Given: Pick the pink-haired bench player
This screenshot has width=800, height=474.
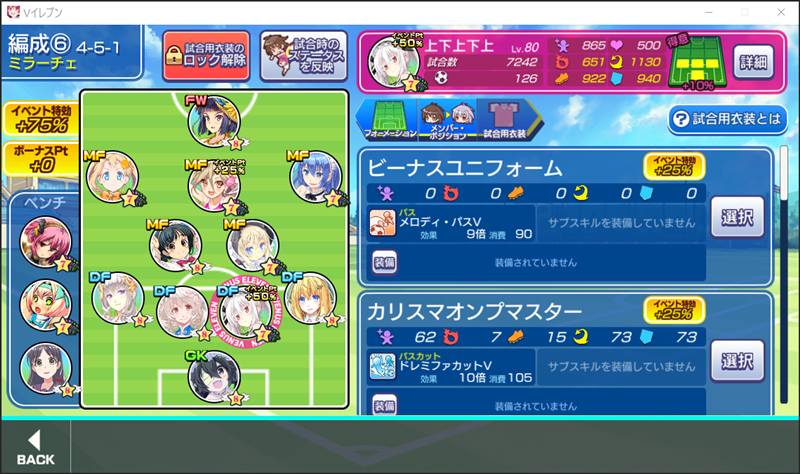Looking at the screenshot, I should tap(45, 241).
